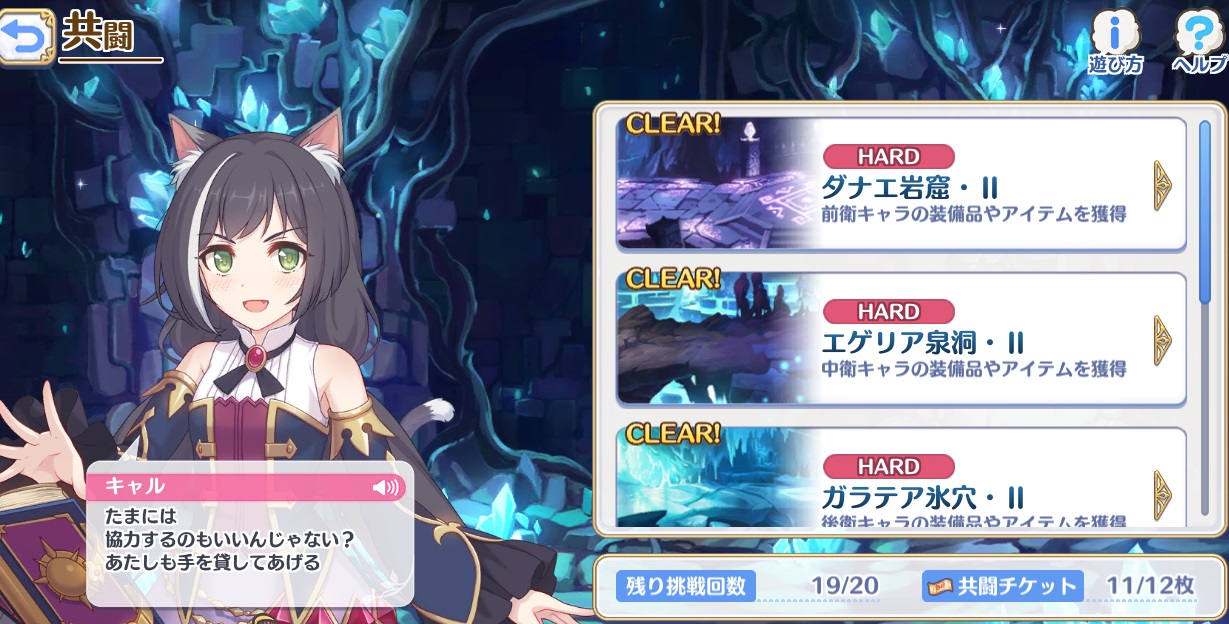Tap the arrow on エゲリア泉洞・II row
1229x624 pixels.
[1162, 340]
